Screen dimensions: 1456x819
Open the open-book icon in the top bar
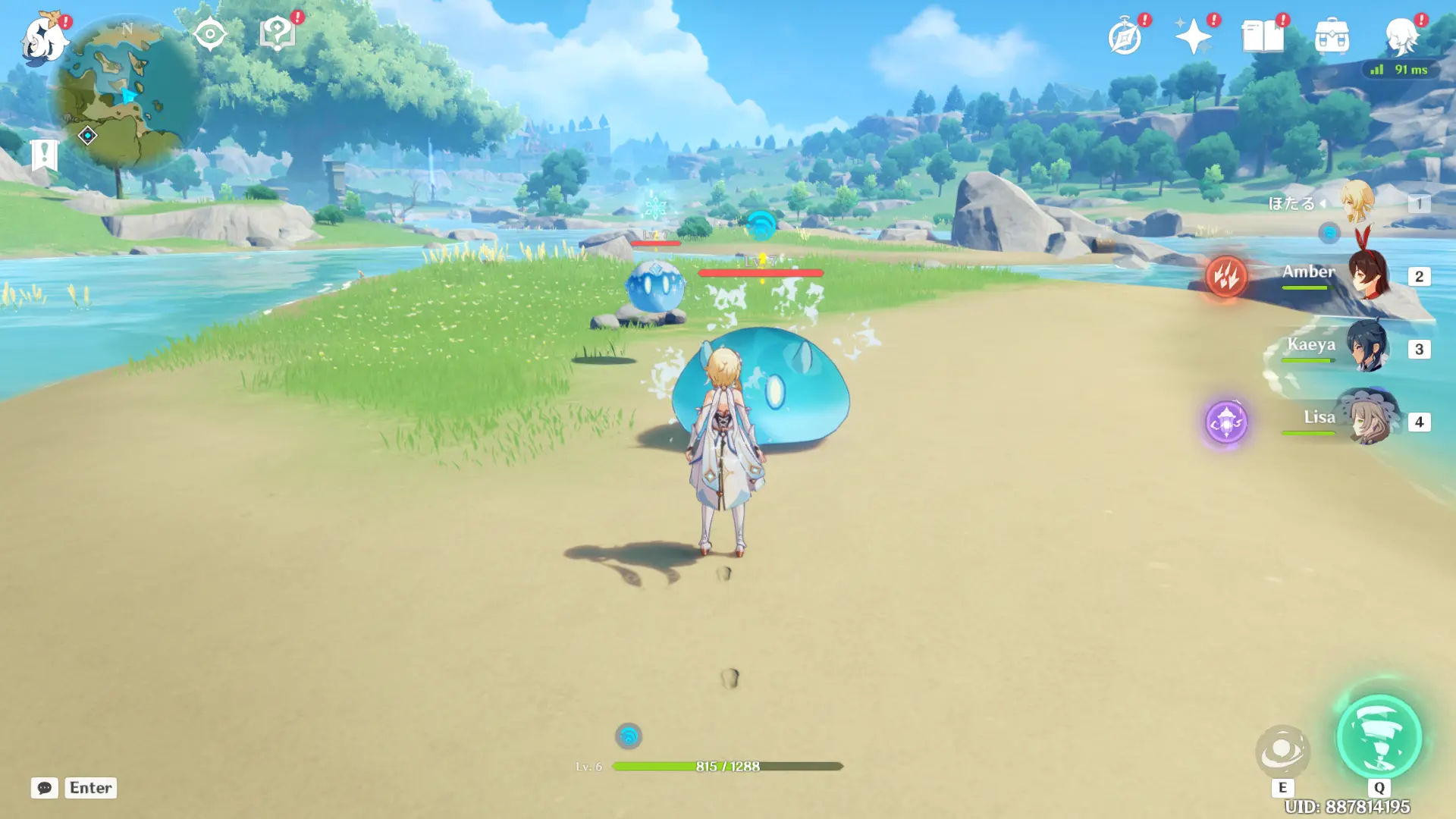click(x=1262, y=36)
